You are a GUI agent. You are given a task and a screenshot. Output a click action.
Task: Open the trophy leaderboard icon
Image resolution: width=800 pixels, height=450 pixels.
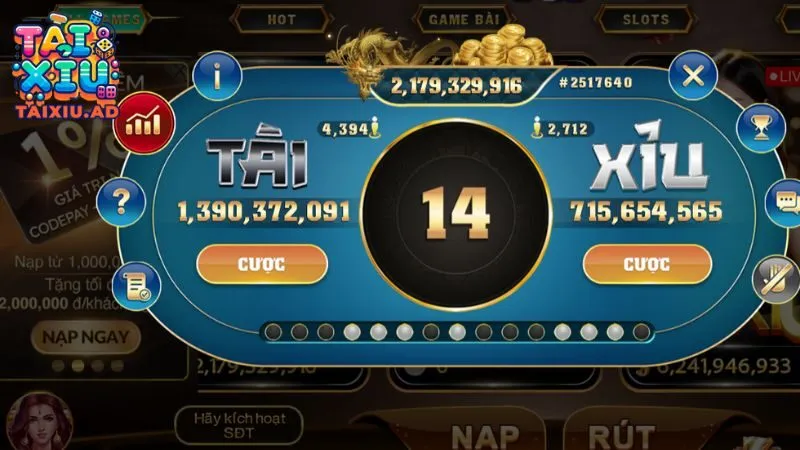759,127
